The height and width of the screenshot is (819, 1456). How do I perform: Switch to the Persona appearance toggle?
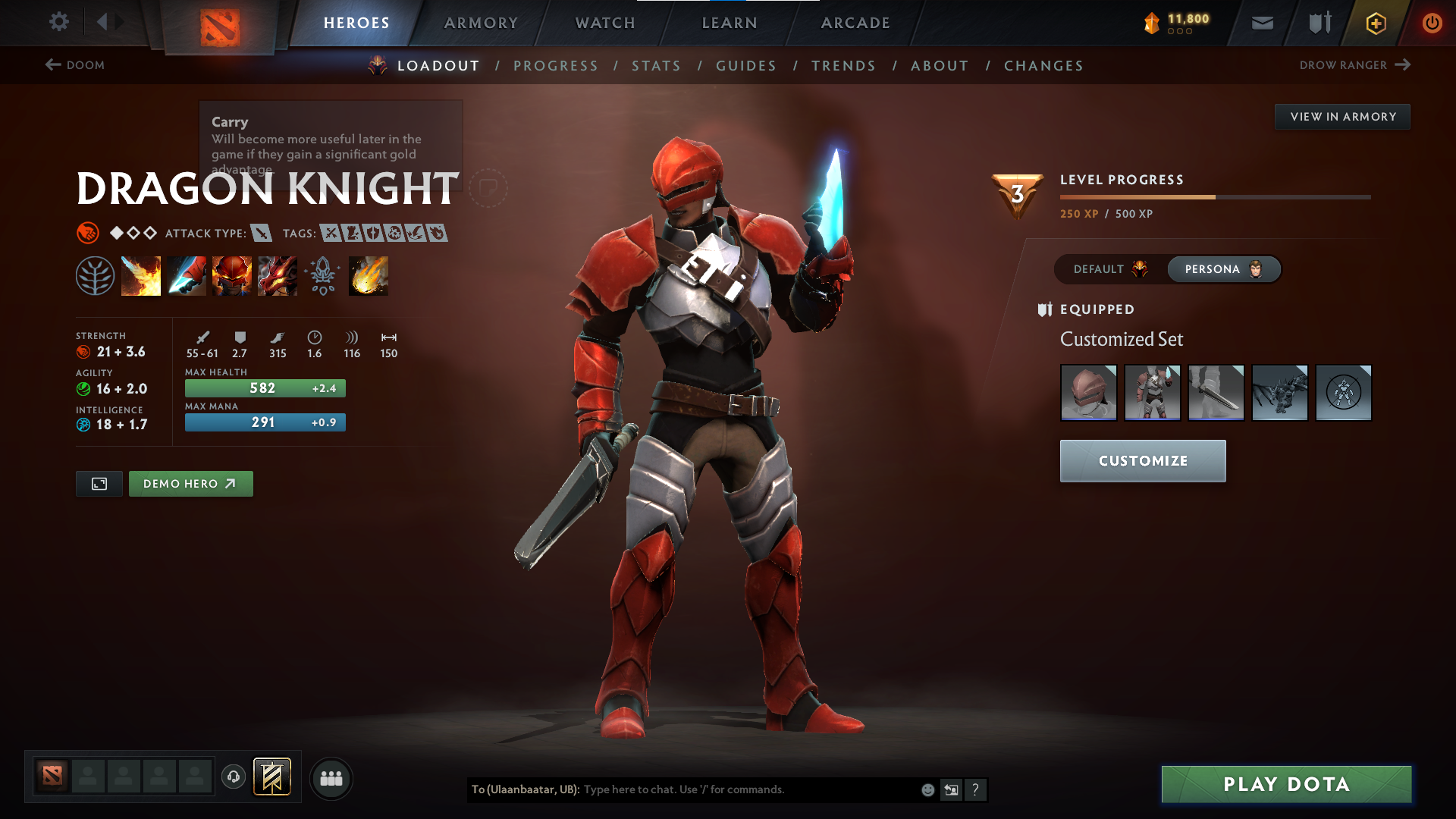tap(1223, 269)
